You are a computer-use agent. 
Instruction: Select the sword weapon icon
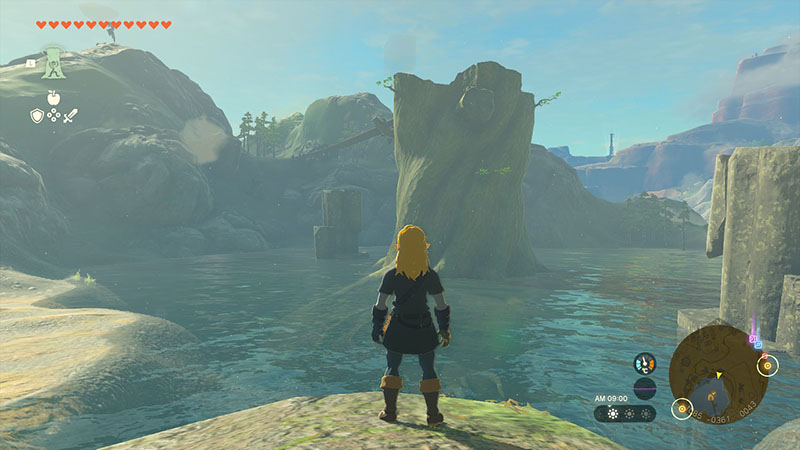click(x=71, y=116)
